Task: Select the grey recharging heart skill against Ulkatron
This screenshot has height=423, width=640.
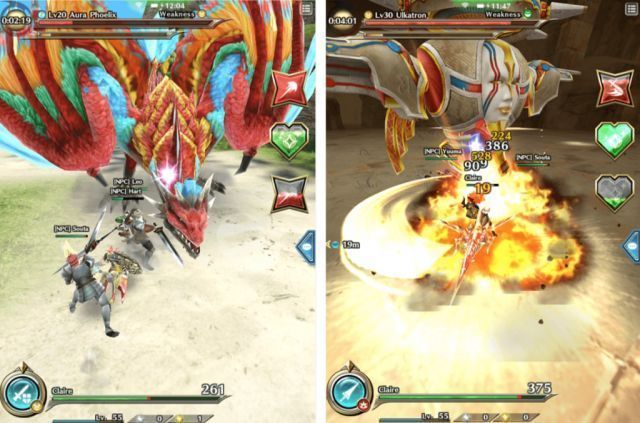Action: coord(615,192)
